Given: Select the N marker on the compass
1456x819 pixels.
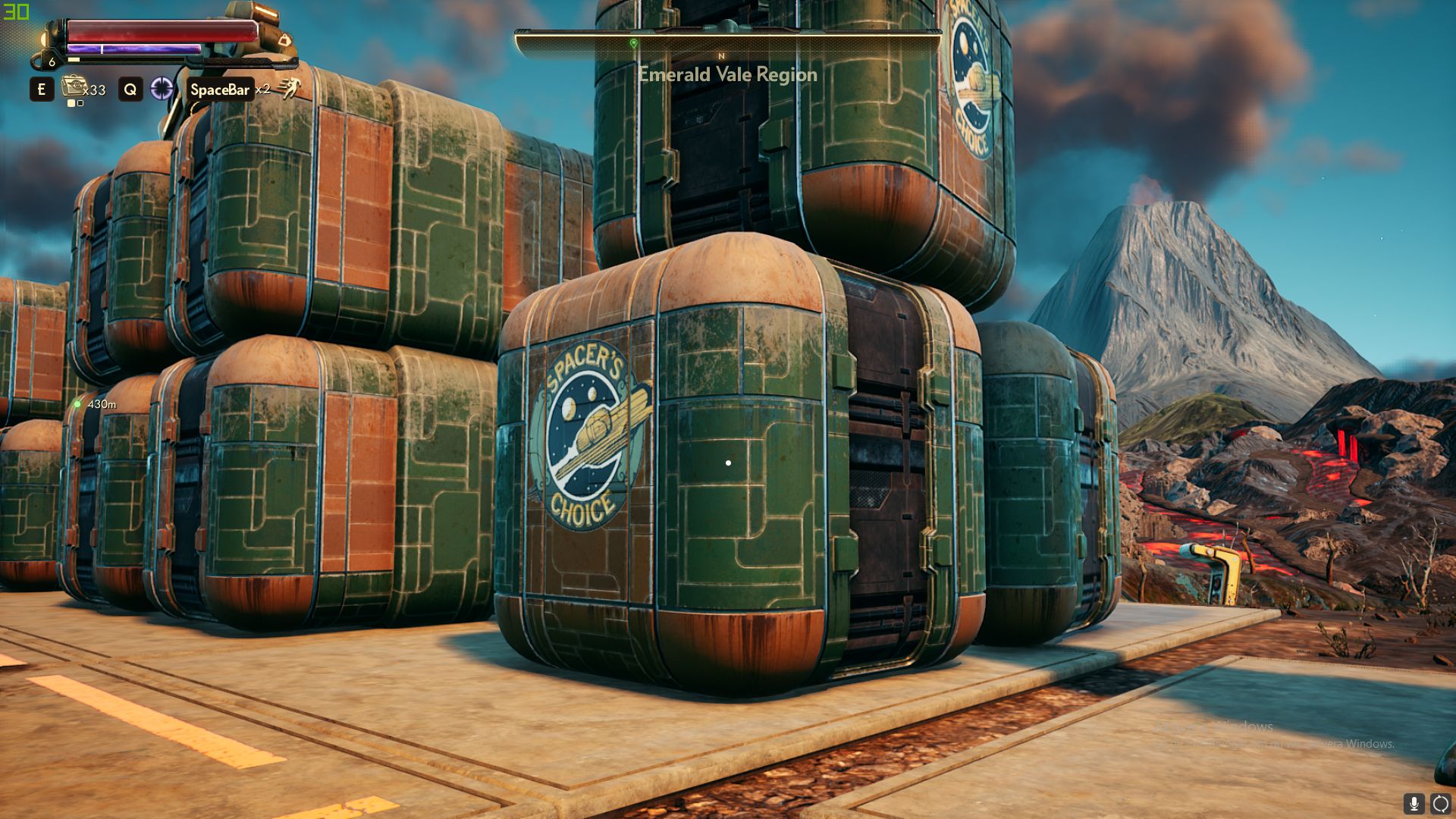Looking at the screenshot, I should 722,57.
